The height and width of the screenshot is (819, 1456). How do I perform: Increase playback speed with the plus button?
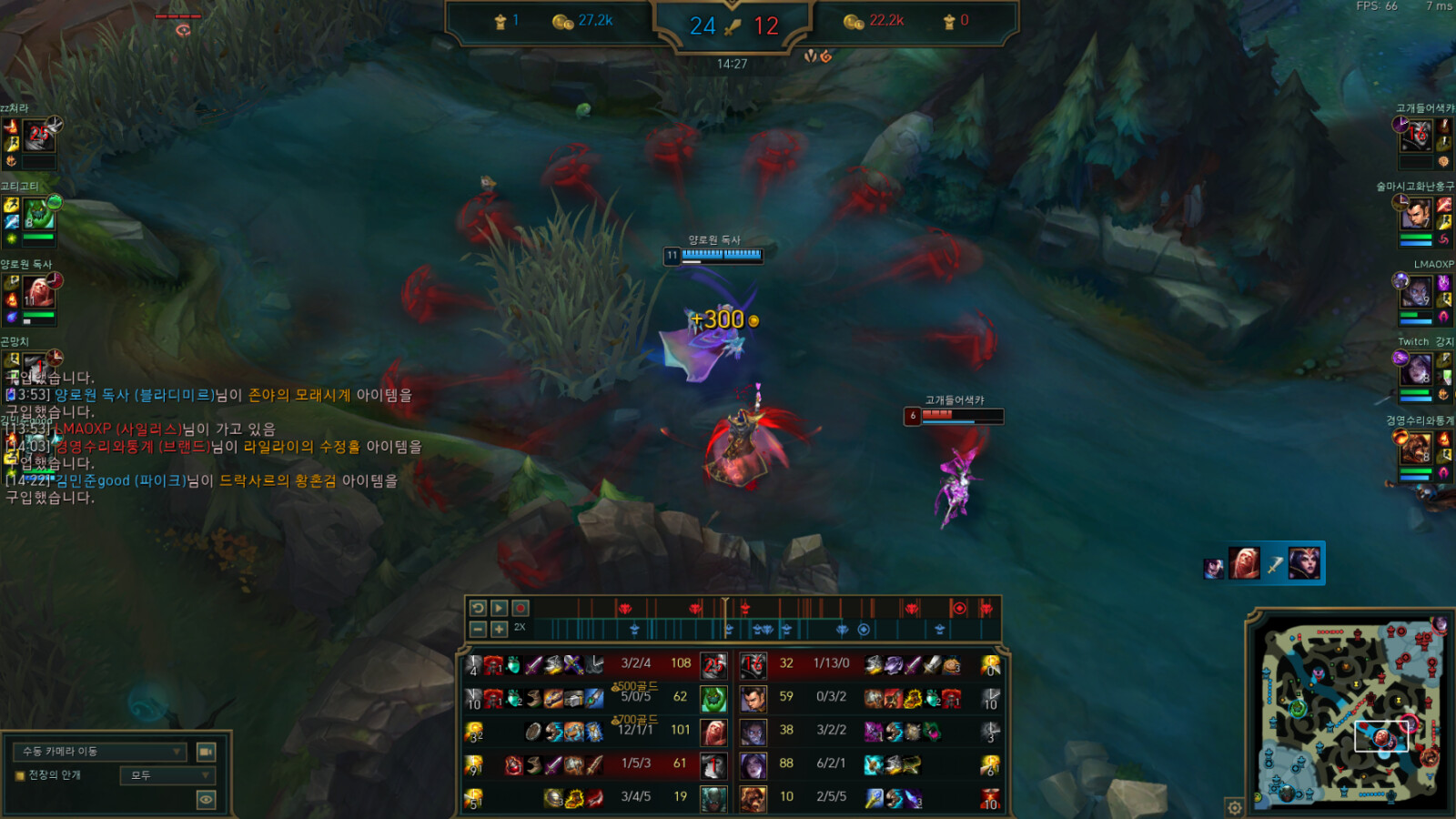(499, 629)
